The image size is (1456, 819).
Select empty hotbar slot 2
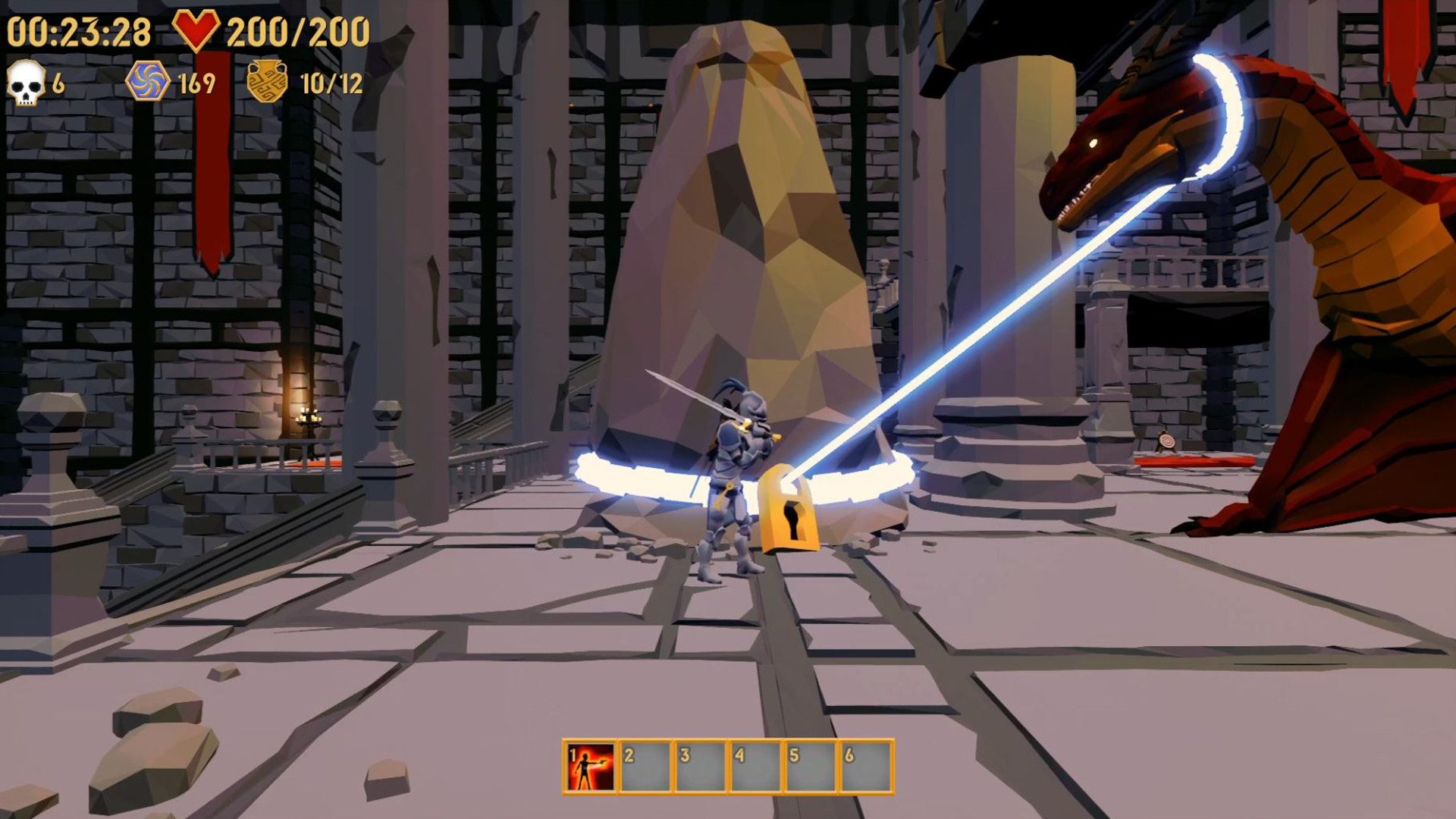tap(646, 762)
